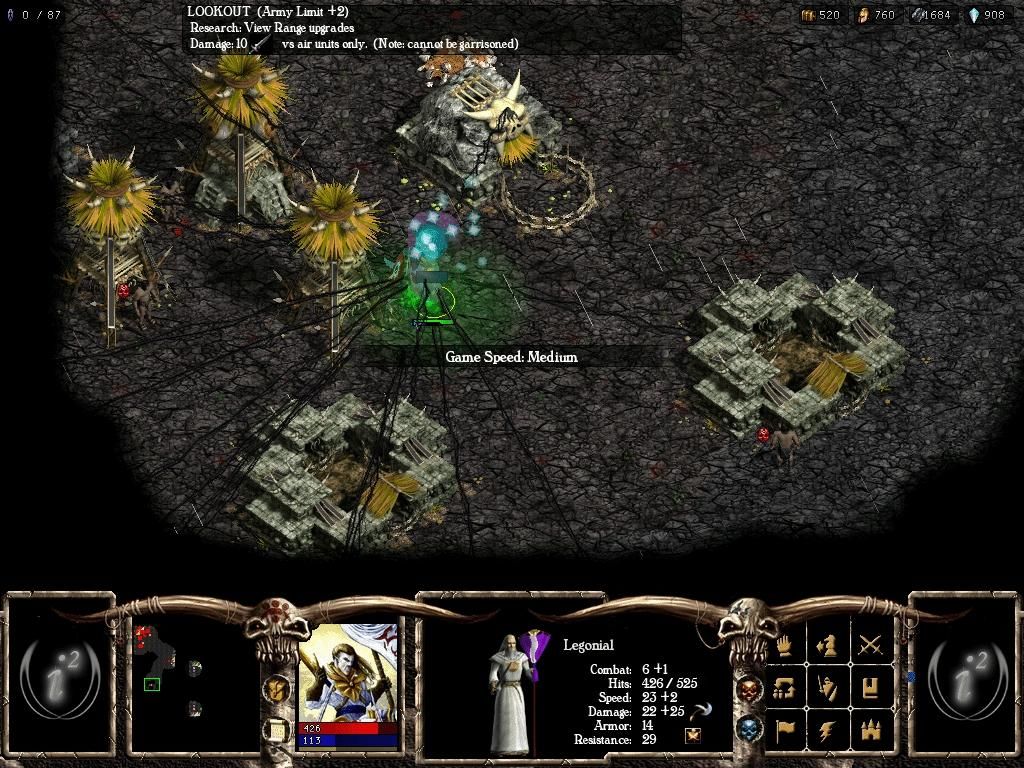The height and width of the screenshot is (768, 1024).
Task: Choose the flag command icon
Action: (x=785, y=731)
